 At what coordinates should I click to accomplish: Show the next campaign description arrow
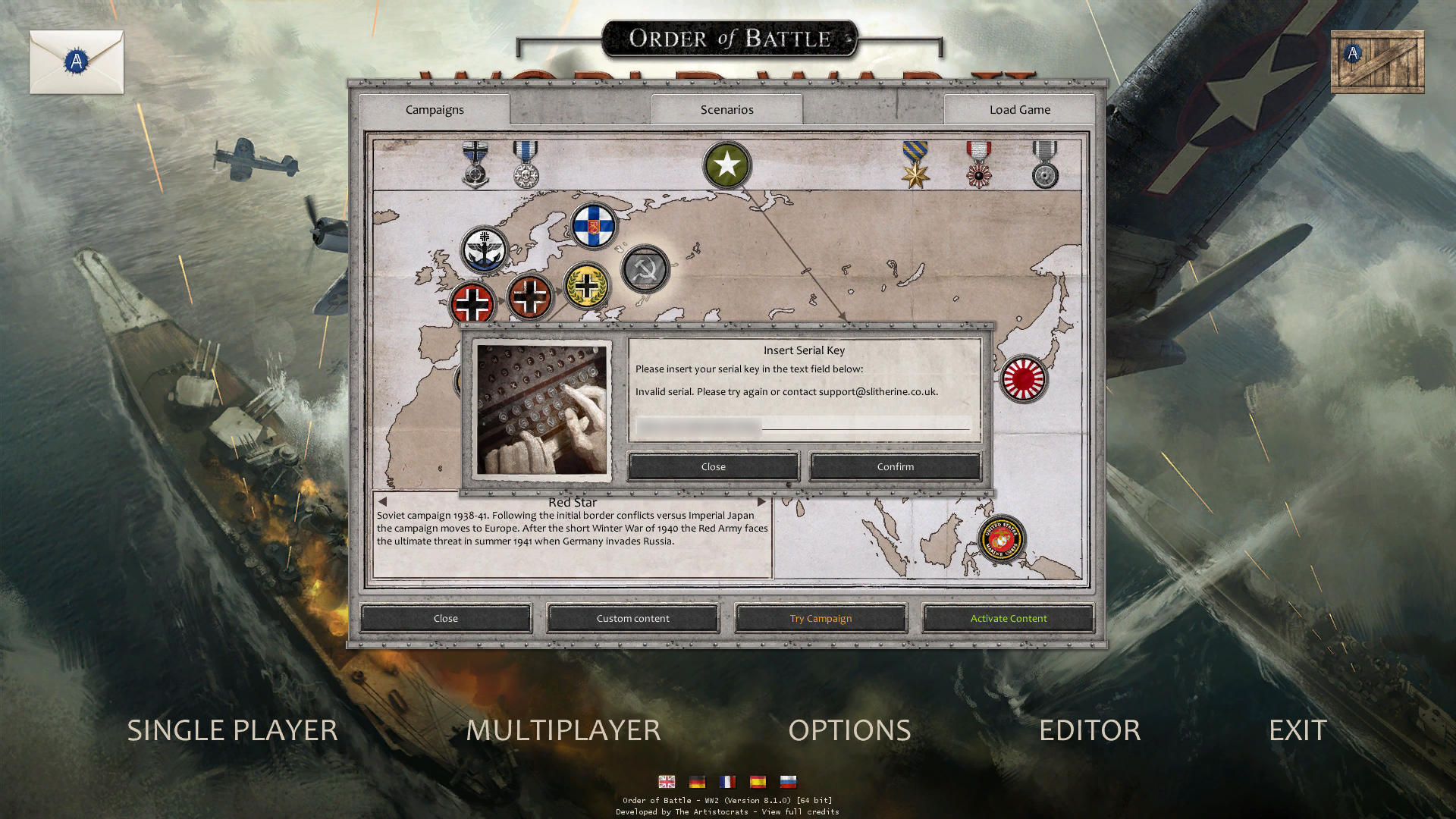click(761, 502)
